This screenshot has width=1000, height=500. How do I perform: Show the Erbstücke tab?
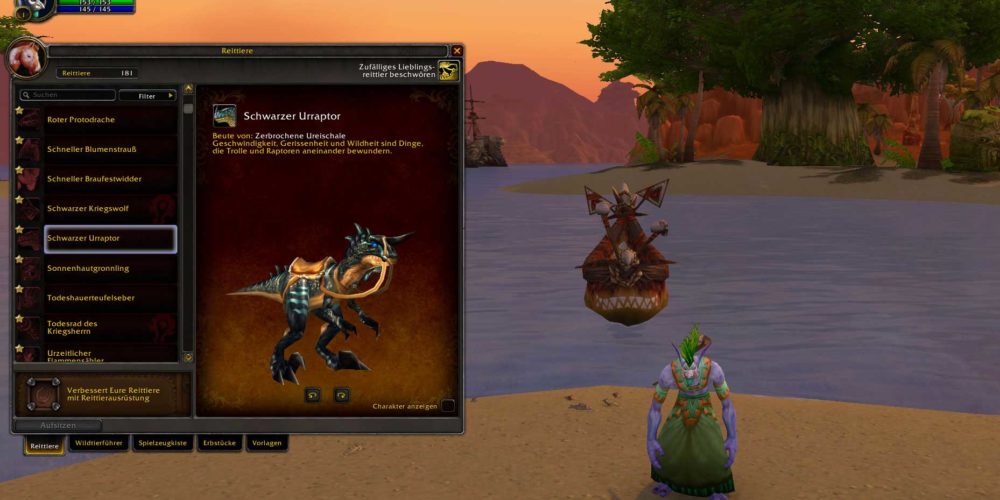pos(220,443)
